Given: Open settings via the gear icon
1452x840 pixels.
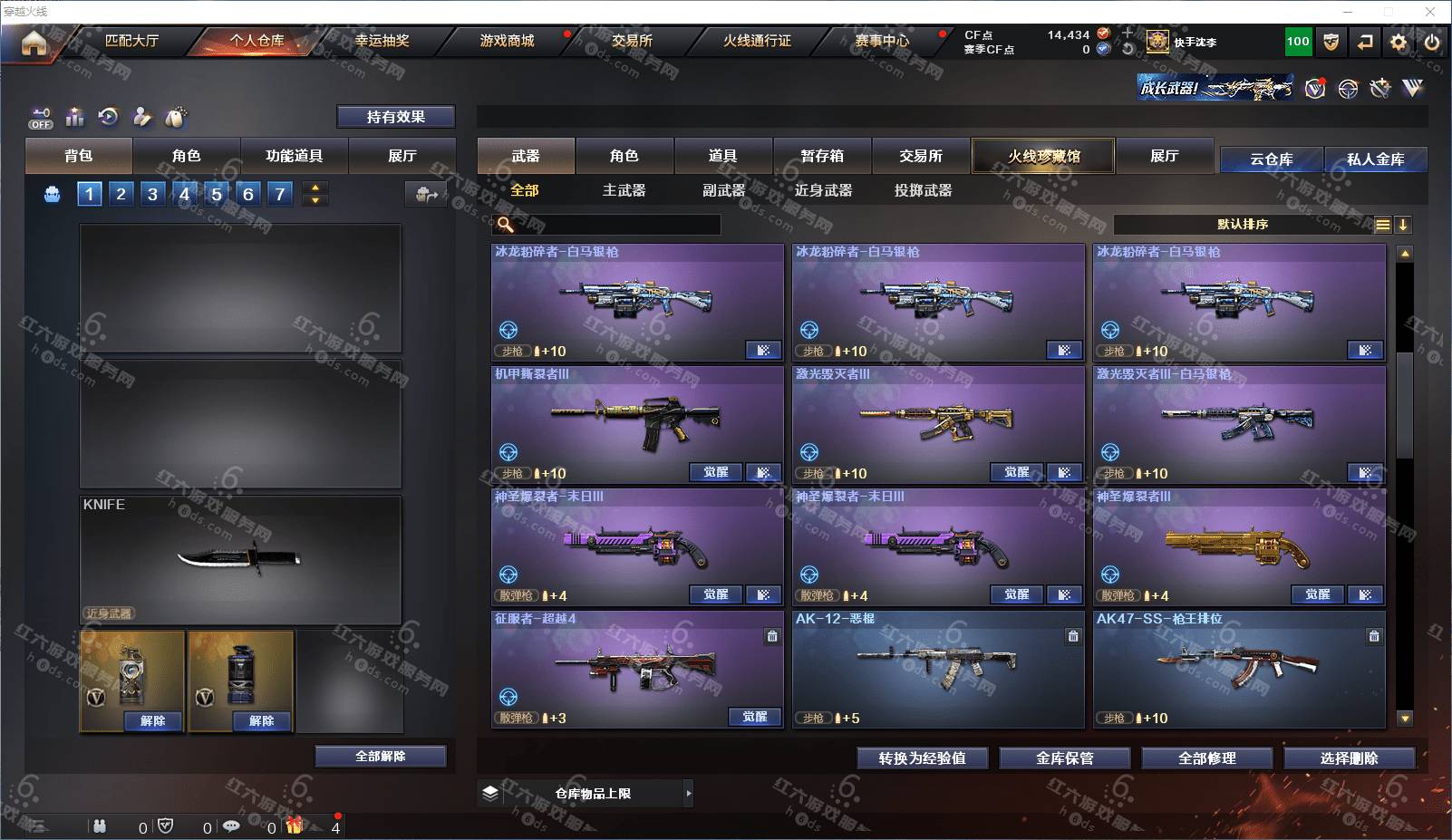Looking at the screenshot, I should pos(1399,43).
